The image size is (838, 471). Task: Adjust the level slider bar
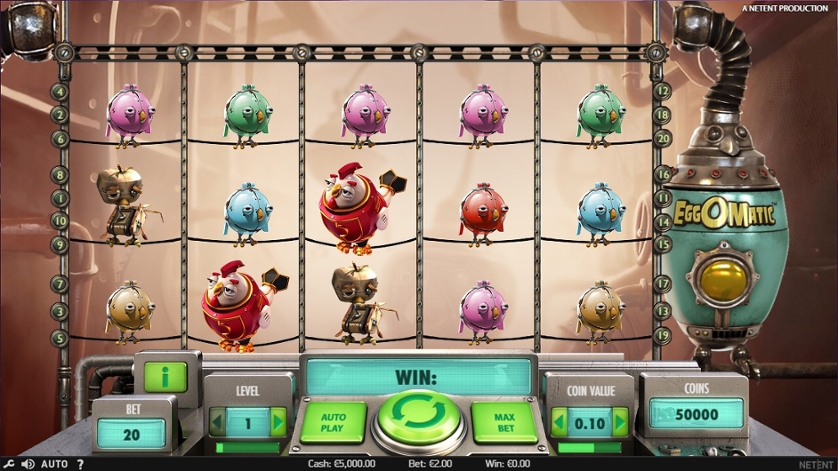click(x=247, y=447)
